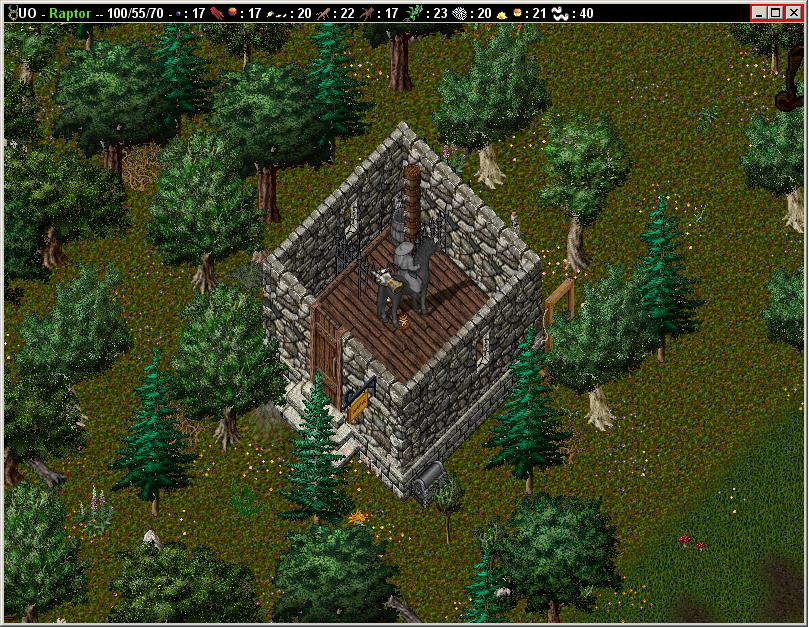Screen dimensions: 809x627
Task: Minimize the UO game window
Action: coord(761,13)
